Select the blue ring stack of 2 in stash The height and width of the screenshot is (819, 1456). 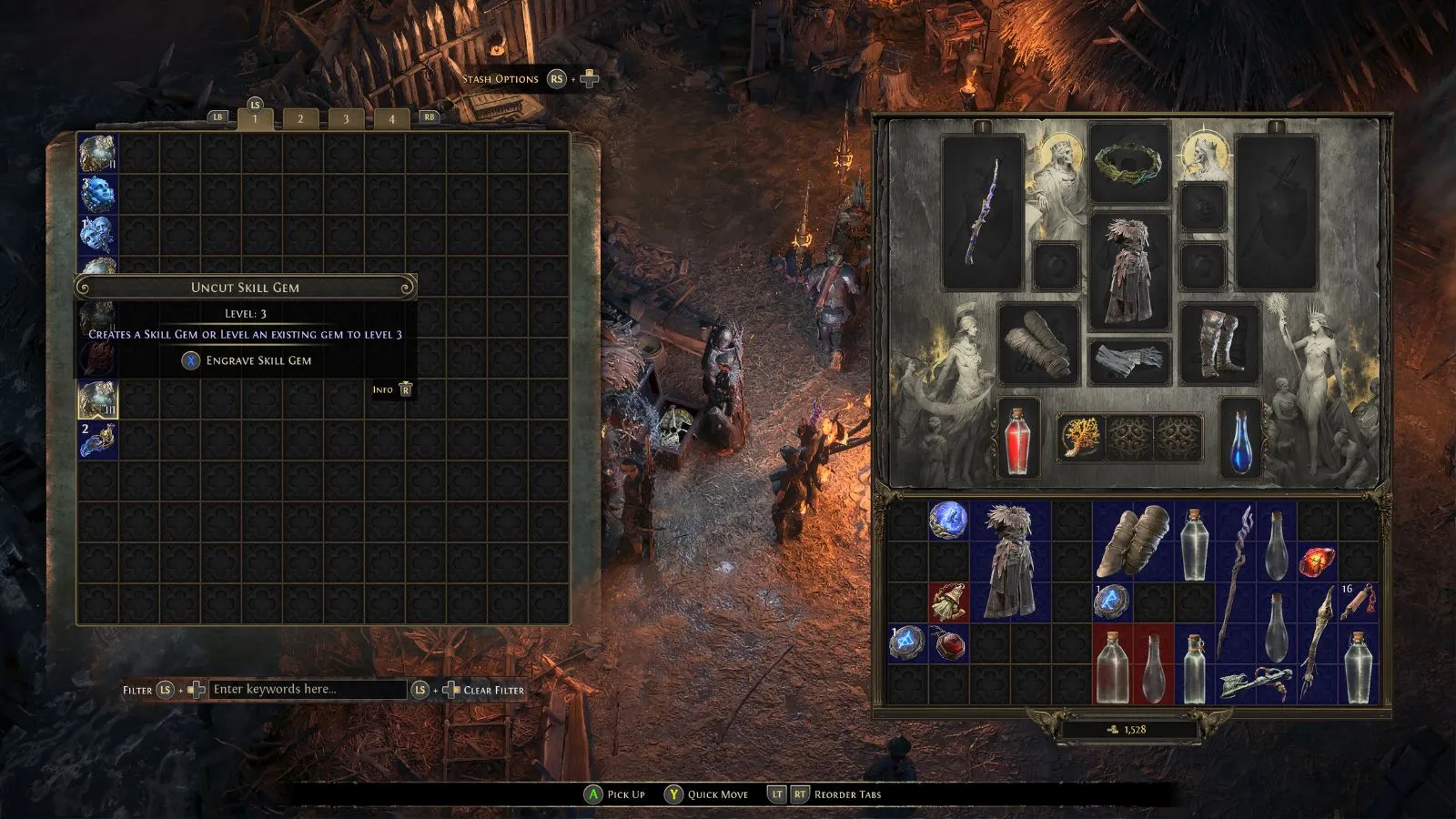97,440
